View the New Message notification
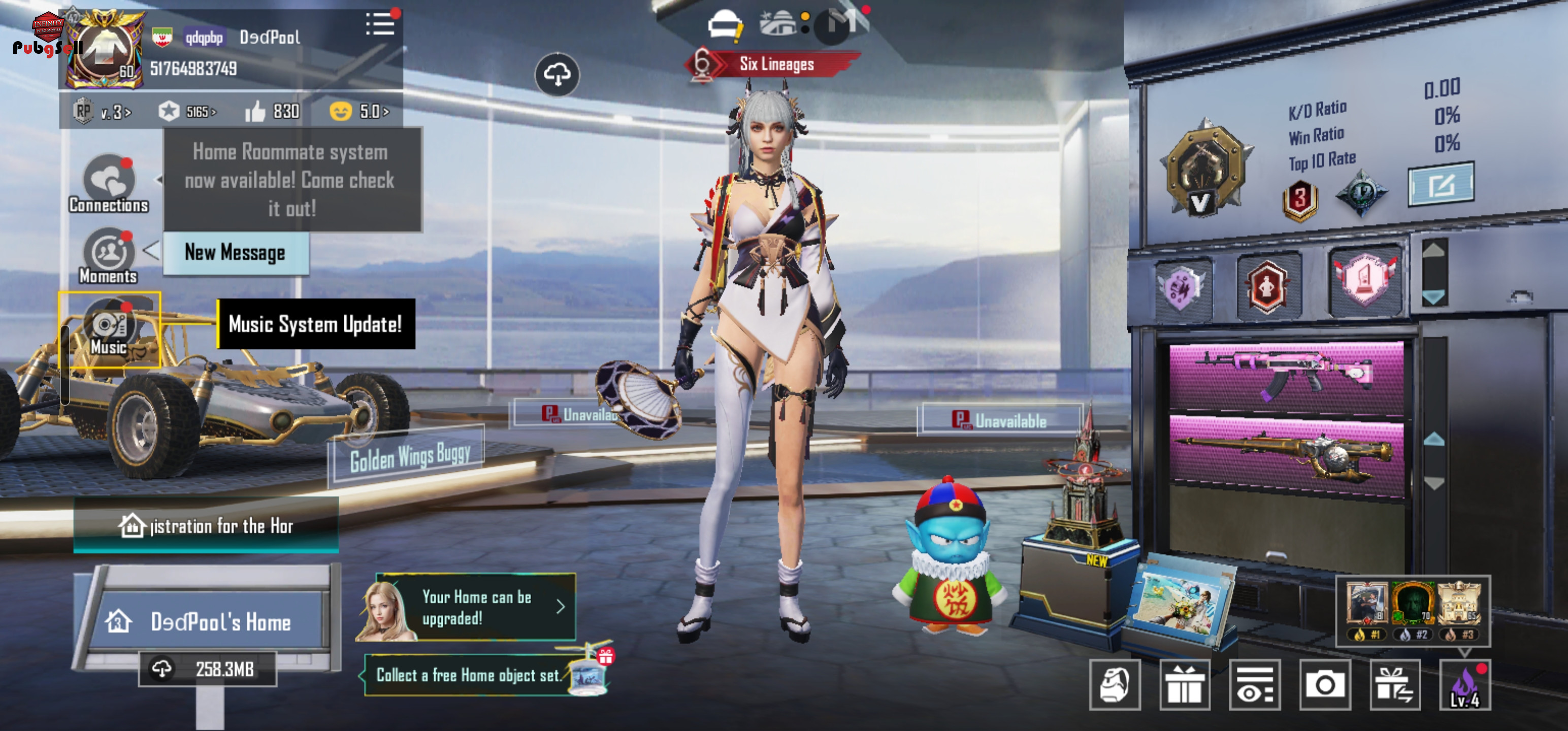The width and height of the screenshot is (1568, 731). click(x=235, y=253)
